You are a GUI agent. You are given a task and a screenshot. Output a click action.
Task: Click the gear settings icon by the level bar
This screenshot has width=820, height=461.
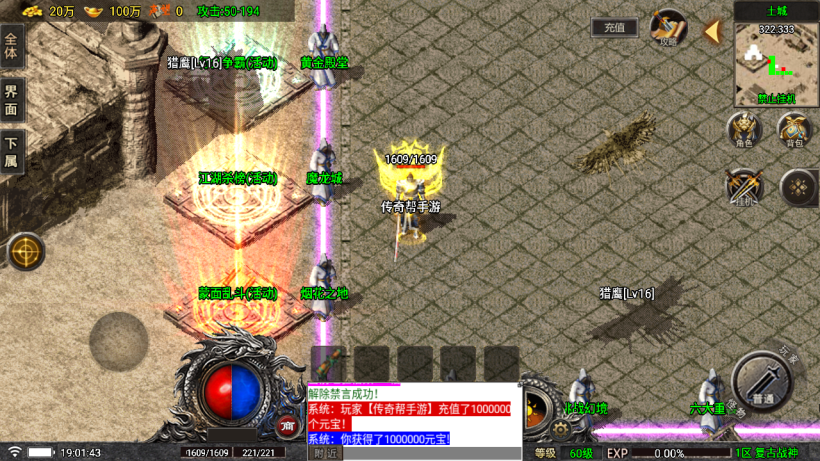click(x=560, y=429)
